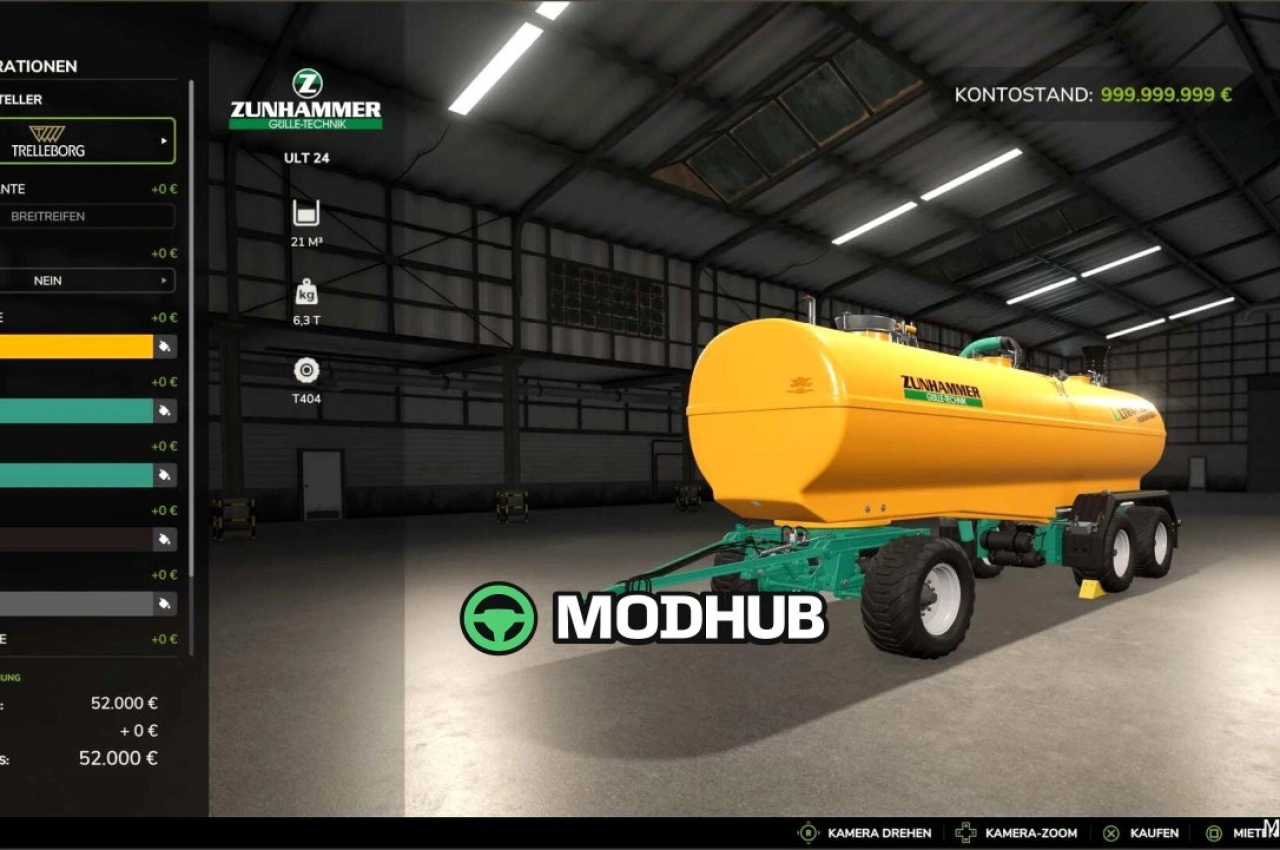Click the brush icon beside the gray color bar
The width and height of the screenshot is (1280, 850).
pyautogui.click(x=167, y=604)
